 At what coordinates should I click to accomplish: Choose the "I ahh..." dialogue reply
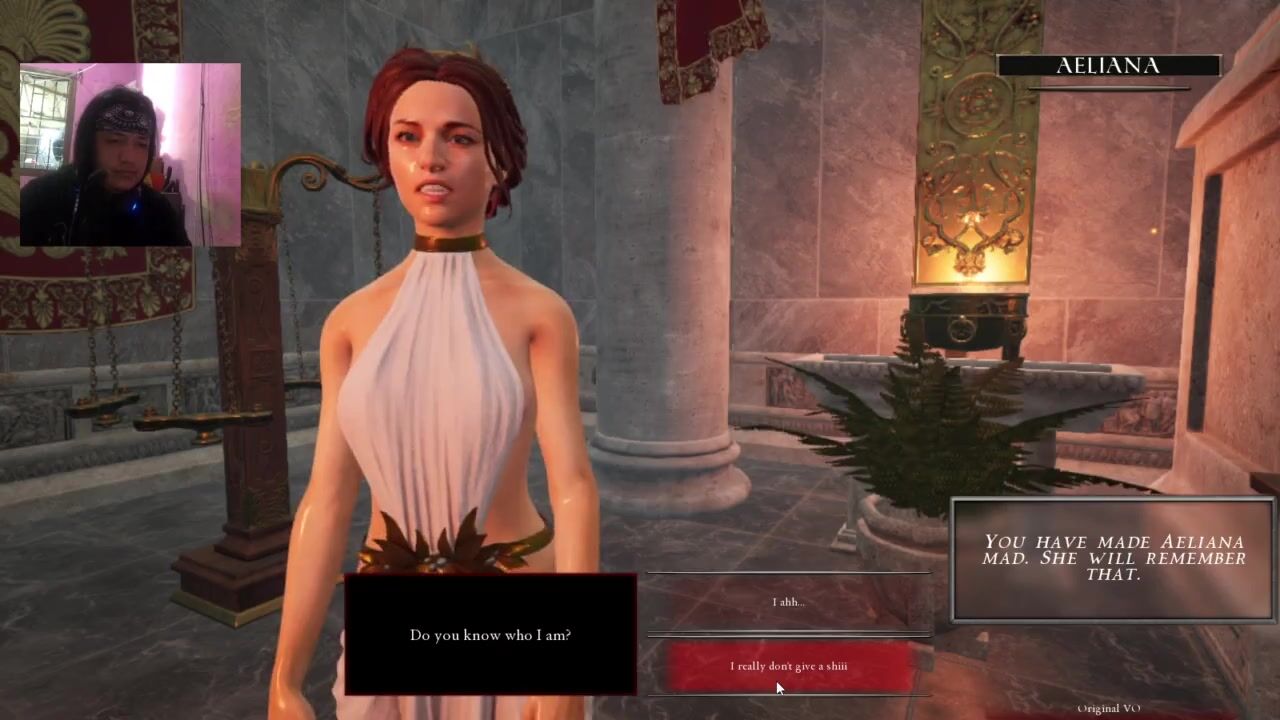coord(788,602)
